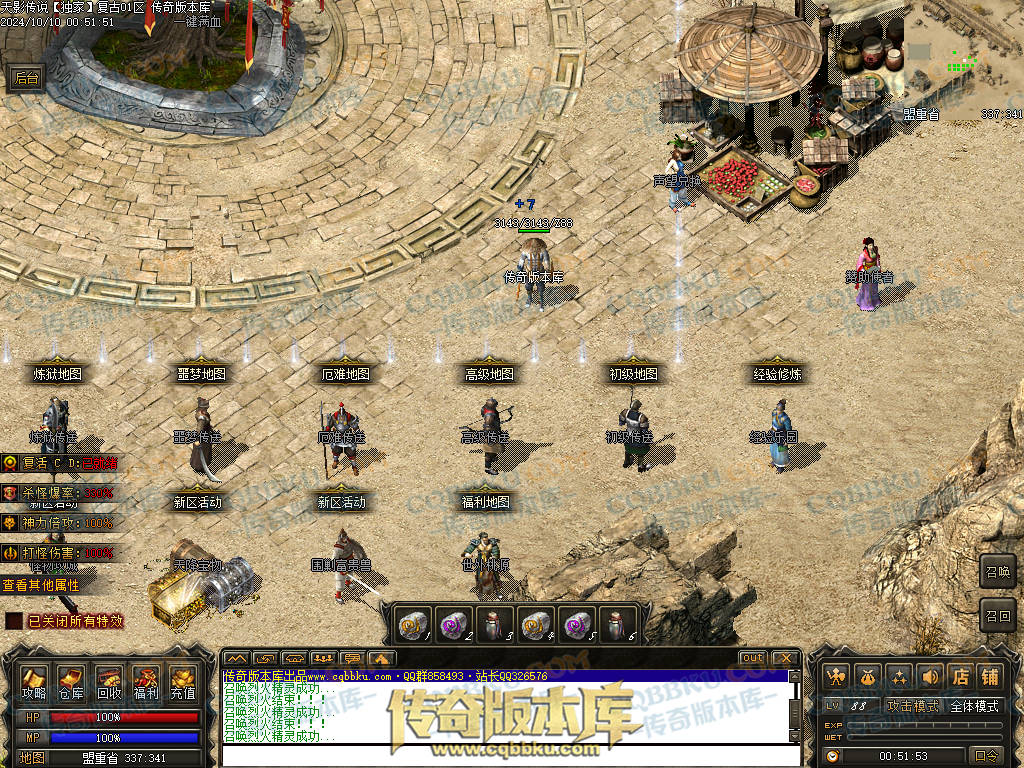Open the 充值 recharge menu
The image size is (1024, 768).
183,682
